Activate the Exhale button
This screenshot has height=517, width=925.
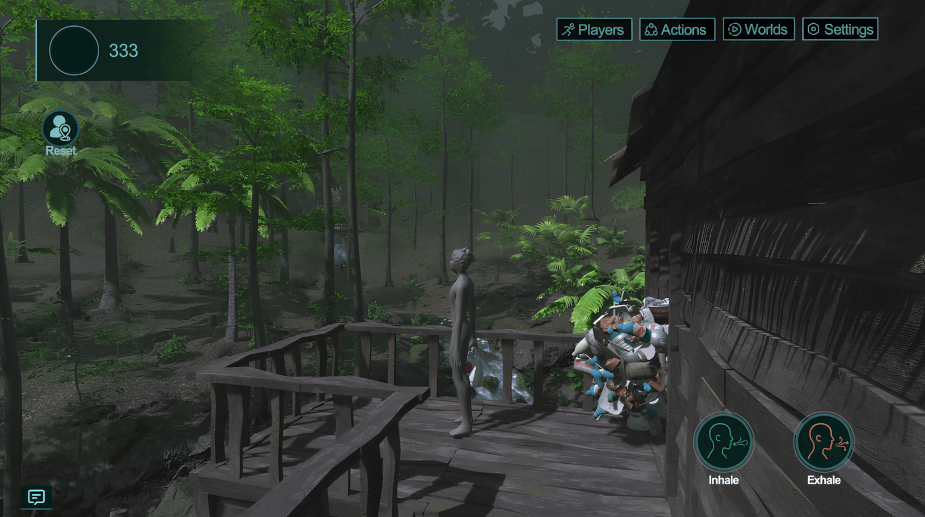click(x=824, y=441)
